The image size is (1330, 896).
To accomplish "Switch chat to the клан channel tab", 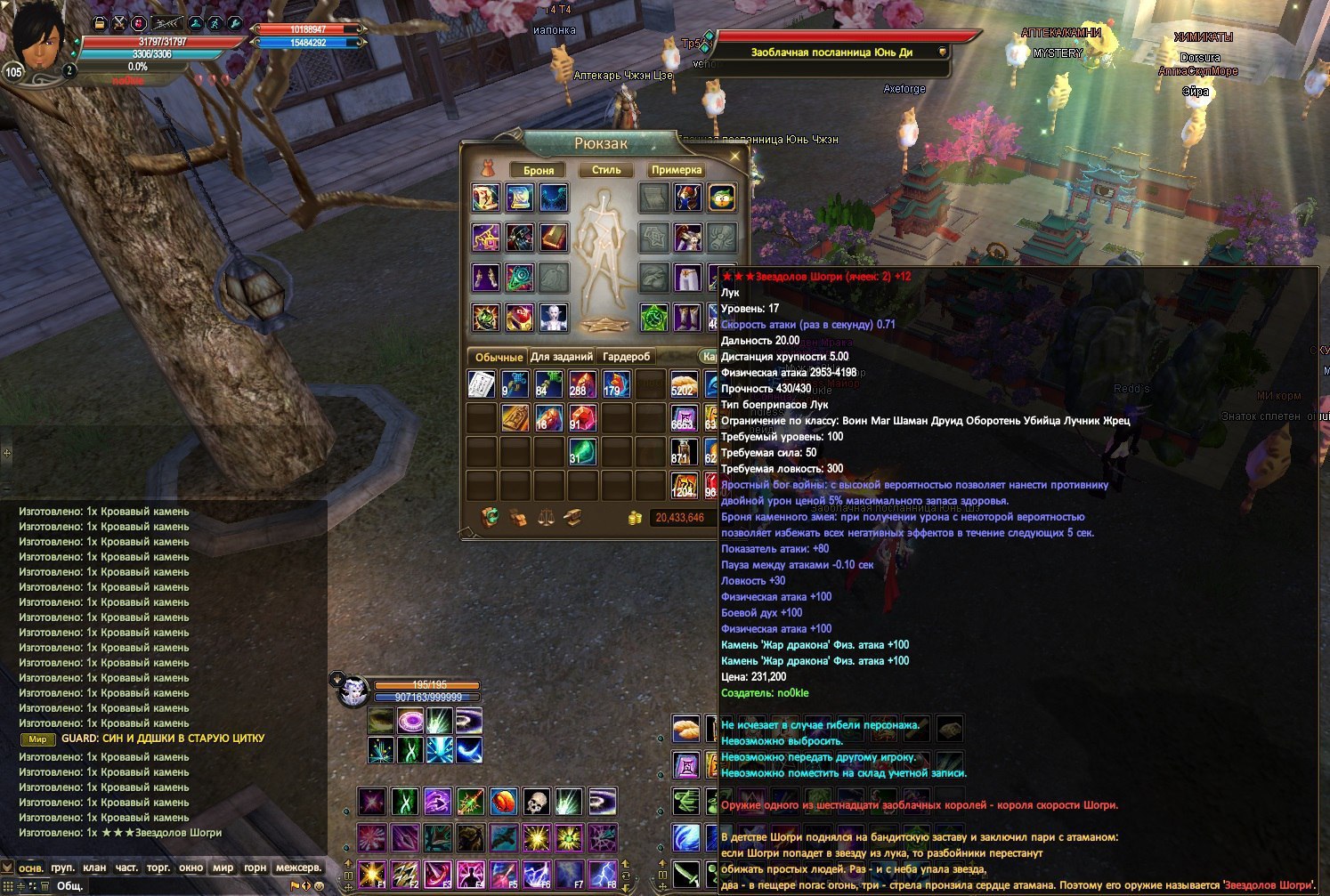I will [94, 868].
